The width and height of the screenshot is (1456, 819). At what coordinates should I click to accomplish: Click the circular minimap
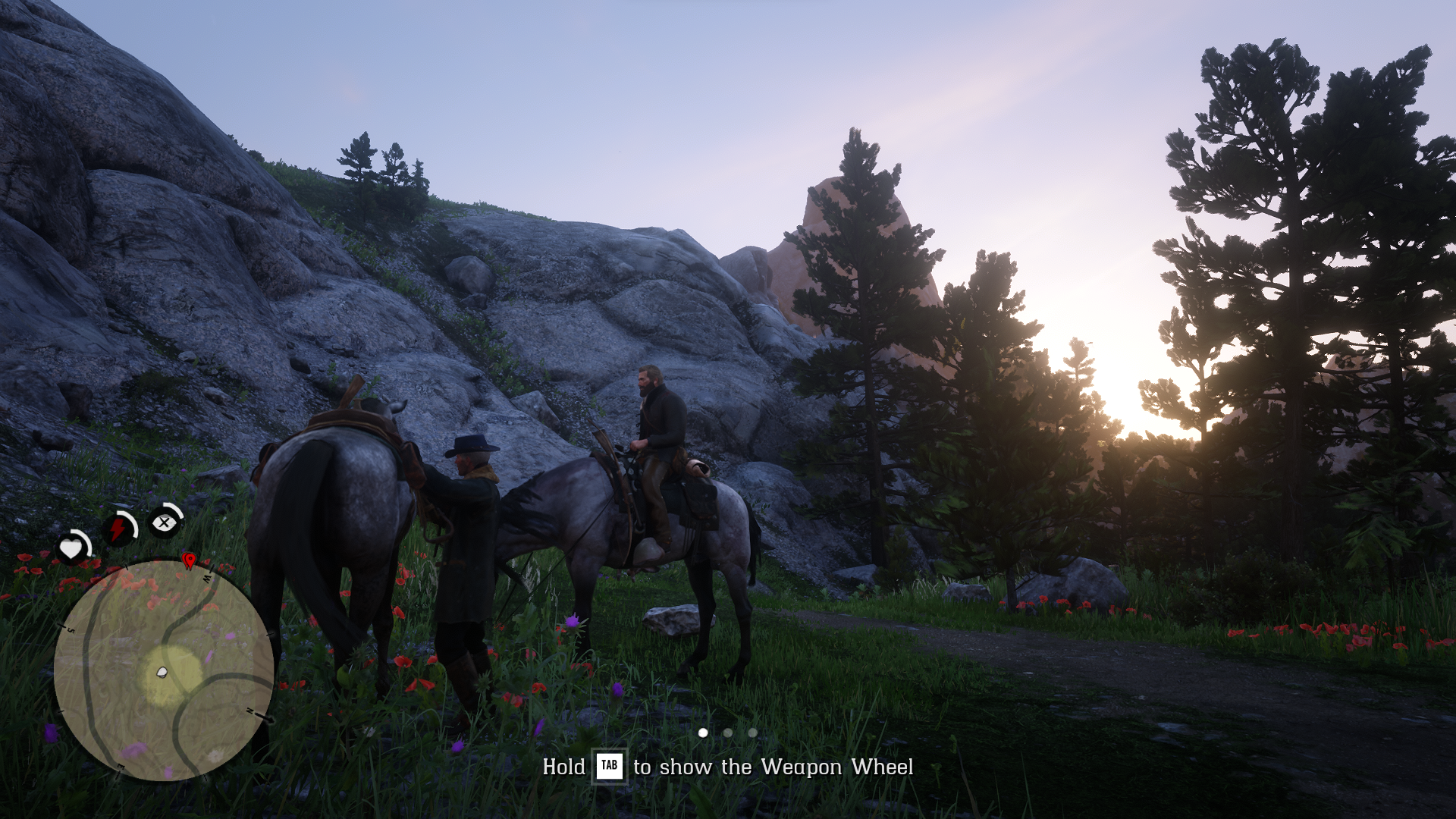163,670
